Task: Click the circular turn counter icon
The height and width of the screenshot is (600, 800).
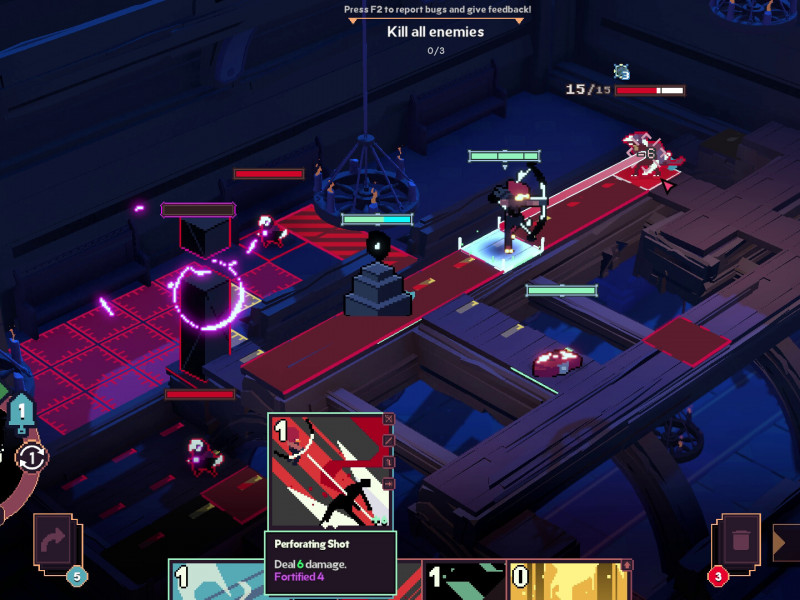Action: pos(31,457)
